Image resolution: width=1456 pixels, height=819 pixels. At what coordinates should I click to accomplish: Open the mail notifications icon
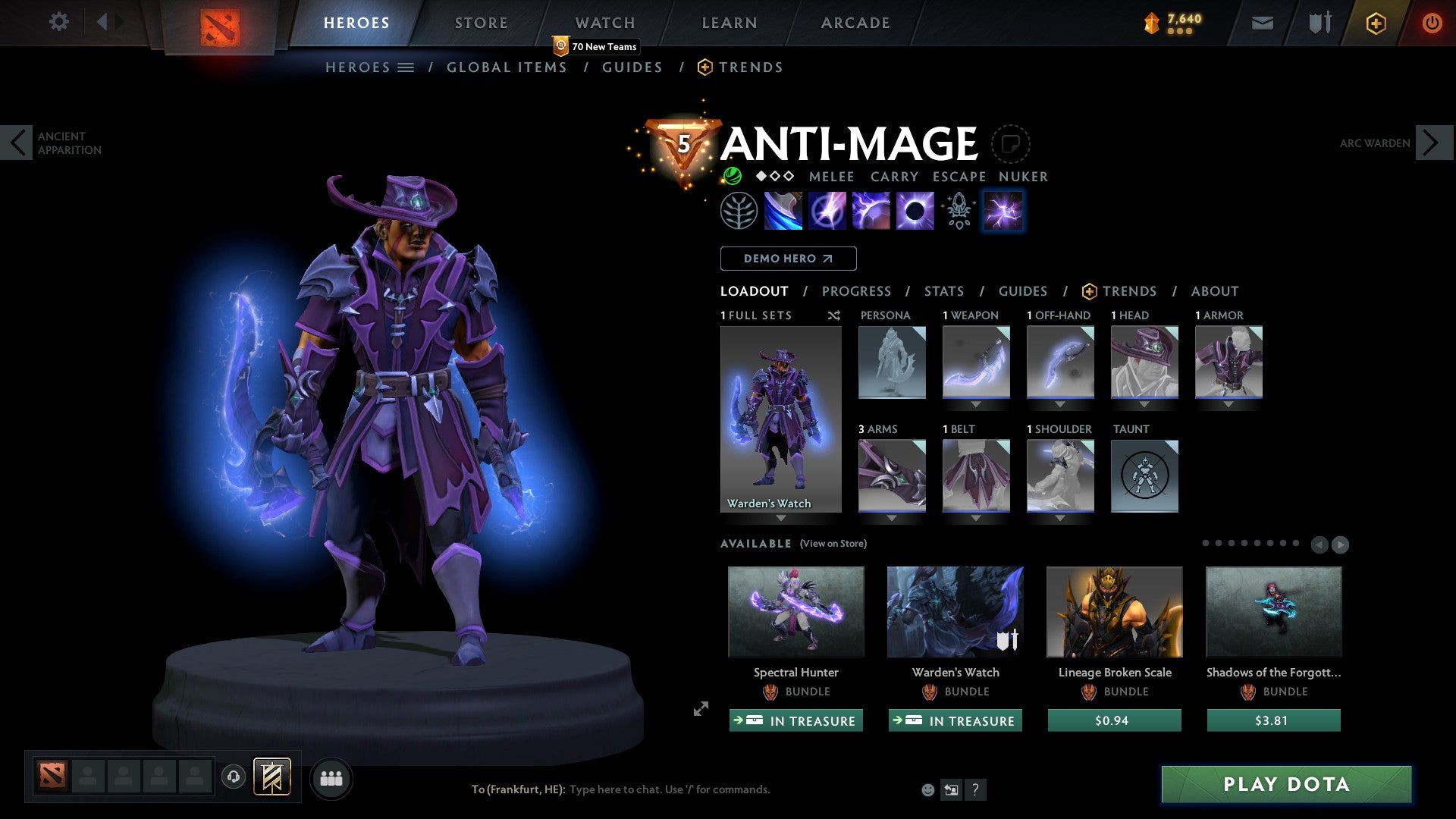pyautogui.click(x=1262, y=22)
